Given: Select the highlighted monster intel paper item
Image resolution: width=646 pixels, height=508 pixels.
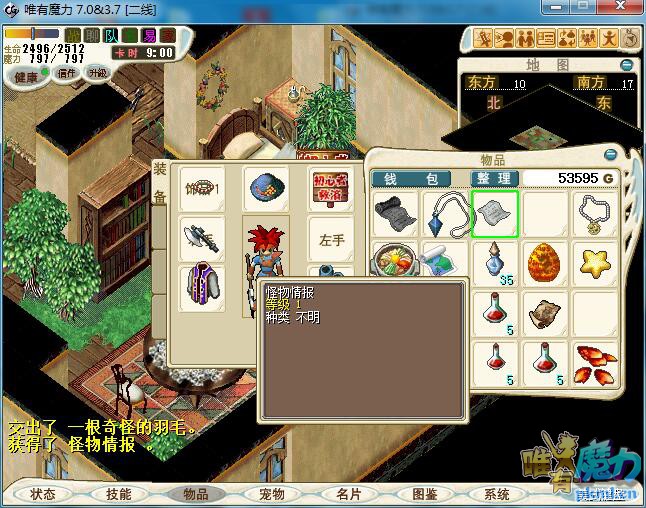Looking at the screenshot, I should tap(495, 214).
